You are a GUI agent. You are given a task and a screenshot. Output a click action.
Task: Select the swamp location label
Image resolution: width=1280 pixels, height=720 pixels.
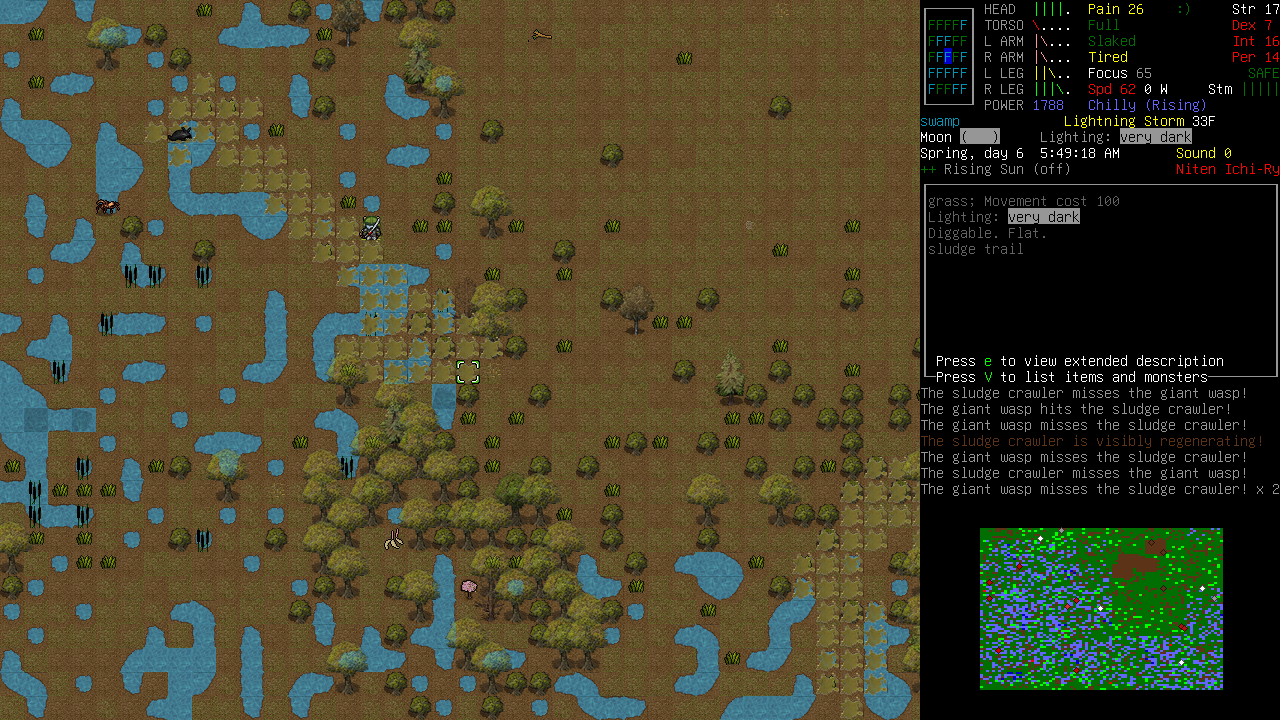tap(938, 121)
